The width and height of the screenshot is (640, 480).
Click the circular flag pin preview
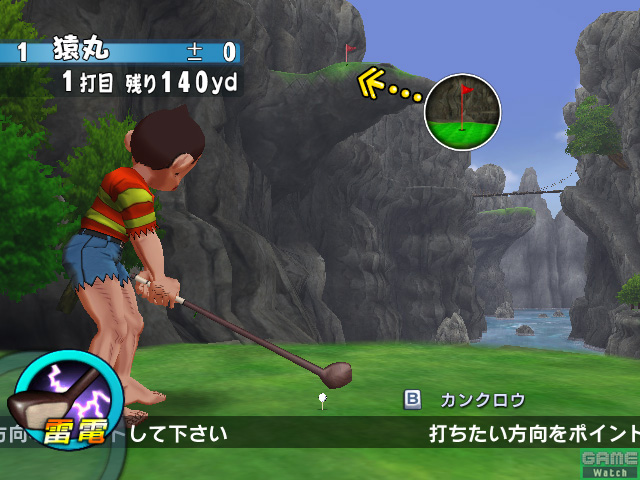[462, 110]
